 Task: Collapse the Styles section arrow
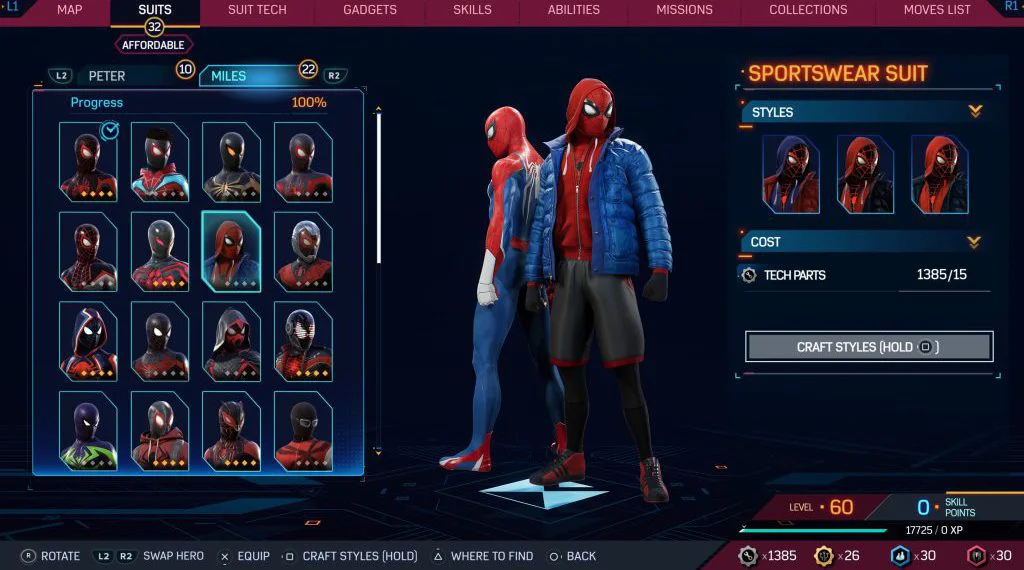975,112
